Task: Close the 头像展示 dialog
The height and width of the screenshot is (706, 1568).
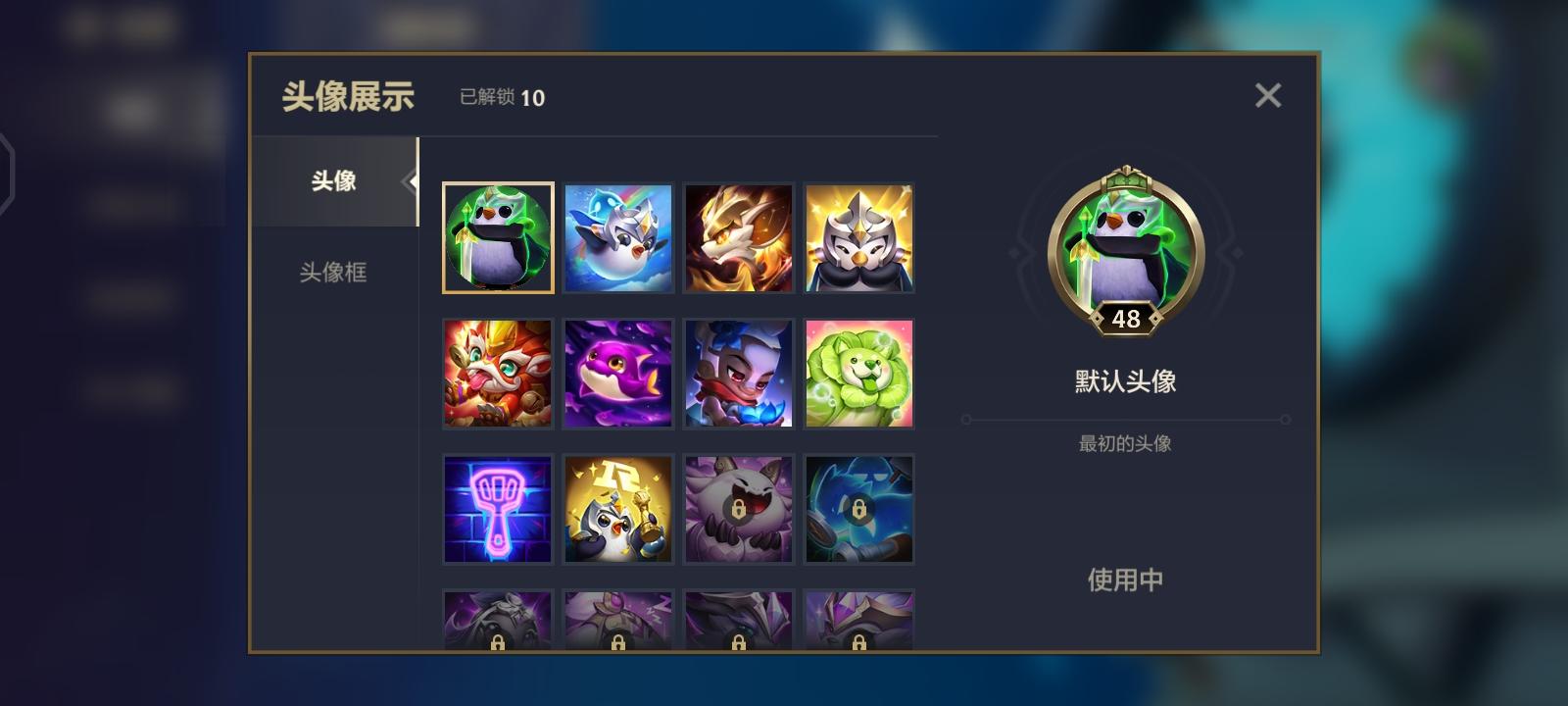Action: (1268, 95)
